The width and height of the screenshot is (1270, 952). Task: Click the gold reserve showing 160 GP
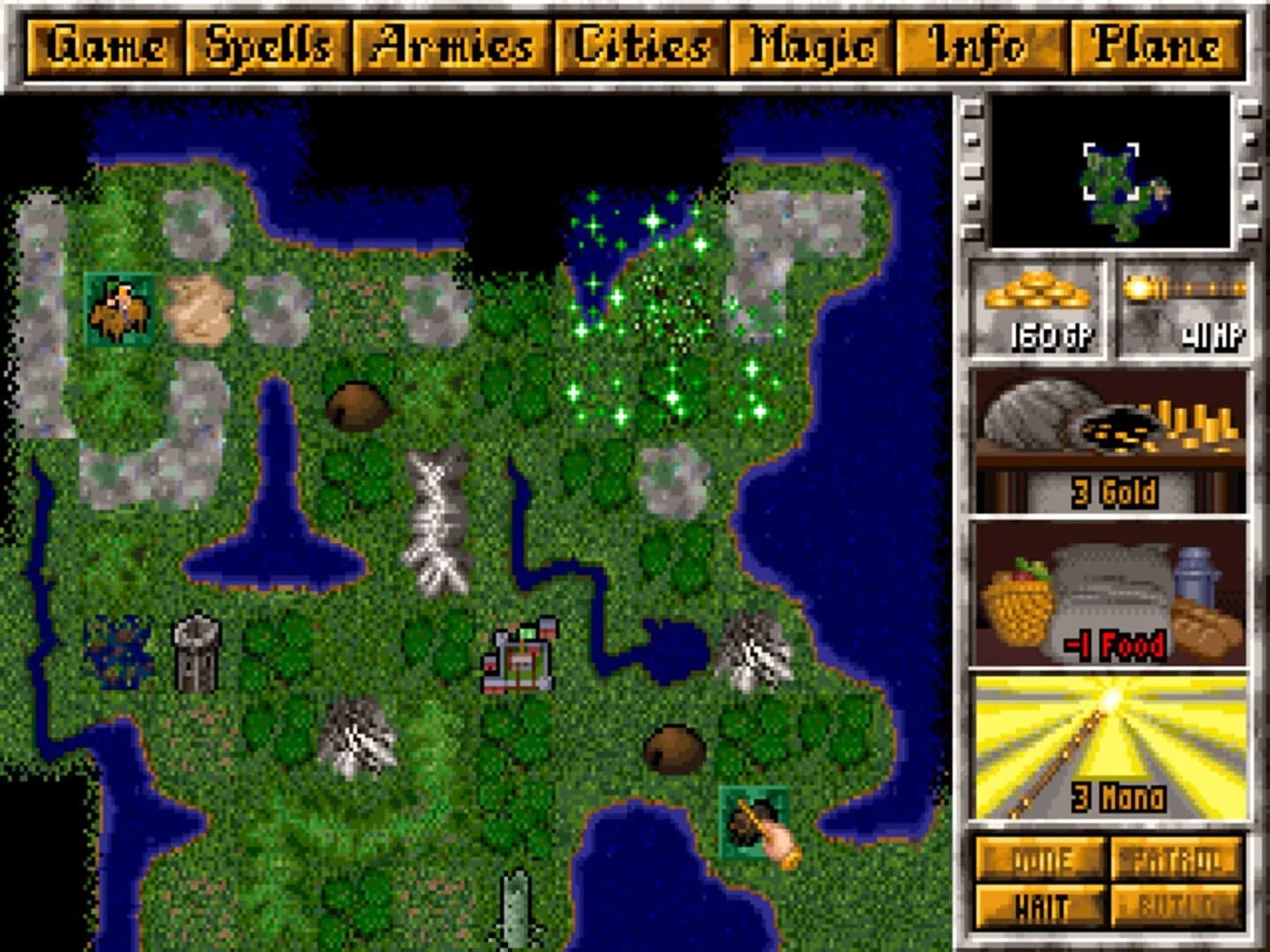(x=1039, y=309)
